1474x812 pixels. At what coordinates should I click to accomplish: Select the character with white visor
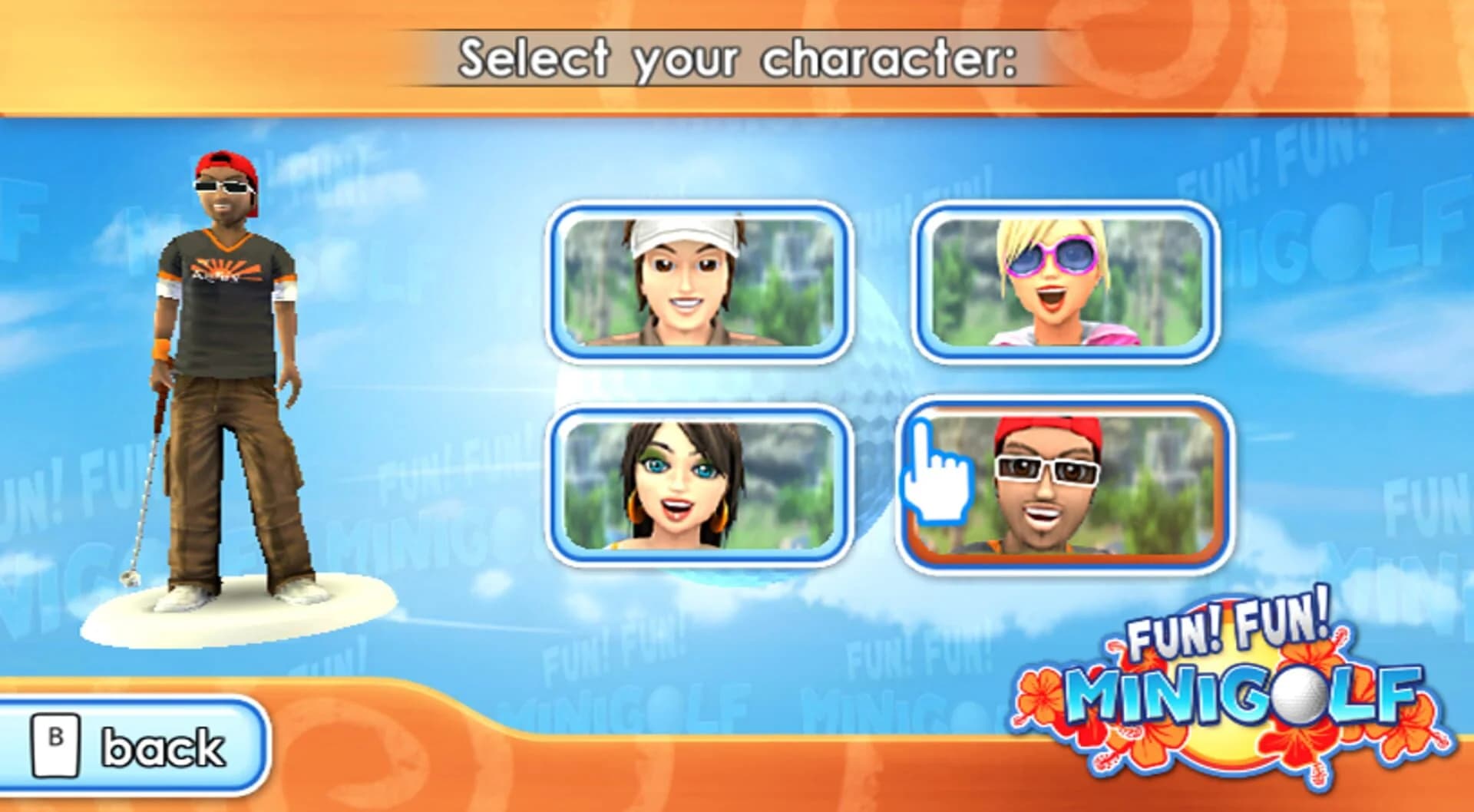[699, 282]
